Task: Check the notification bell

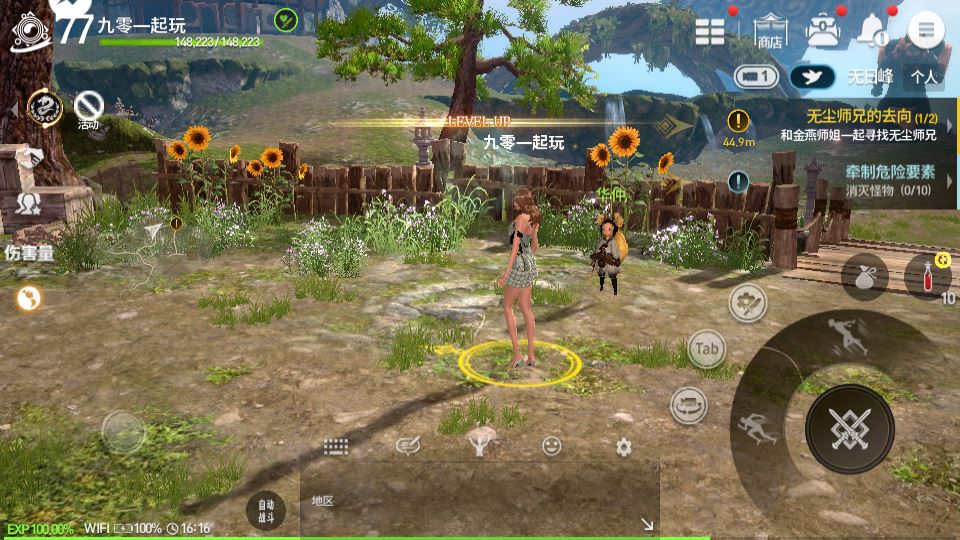Action: coord(871,32)
